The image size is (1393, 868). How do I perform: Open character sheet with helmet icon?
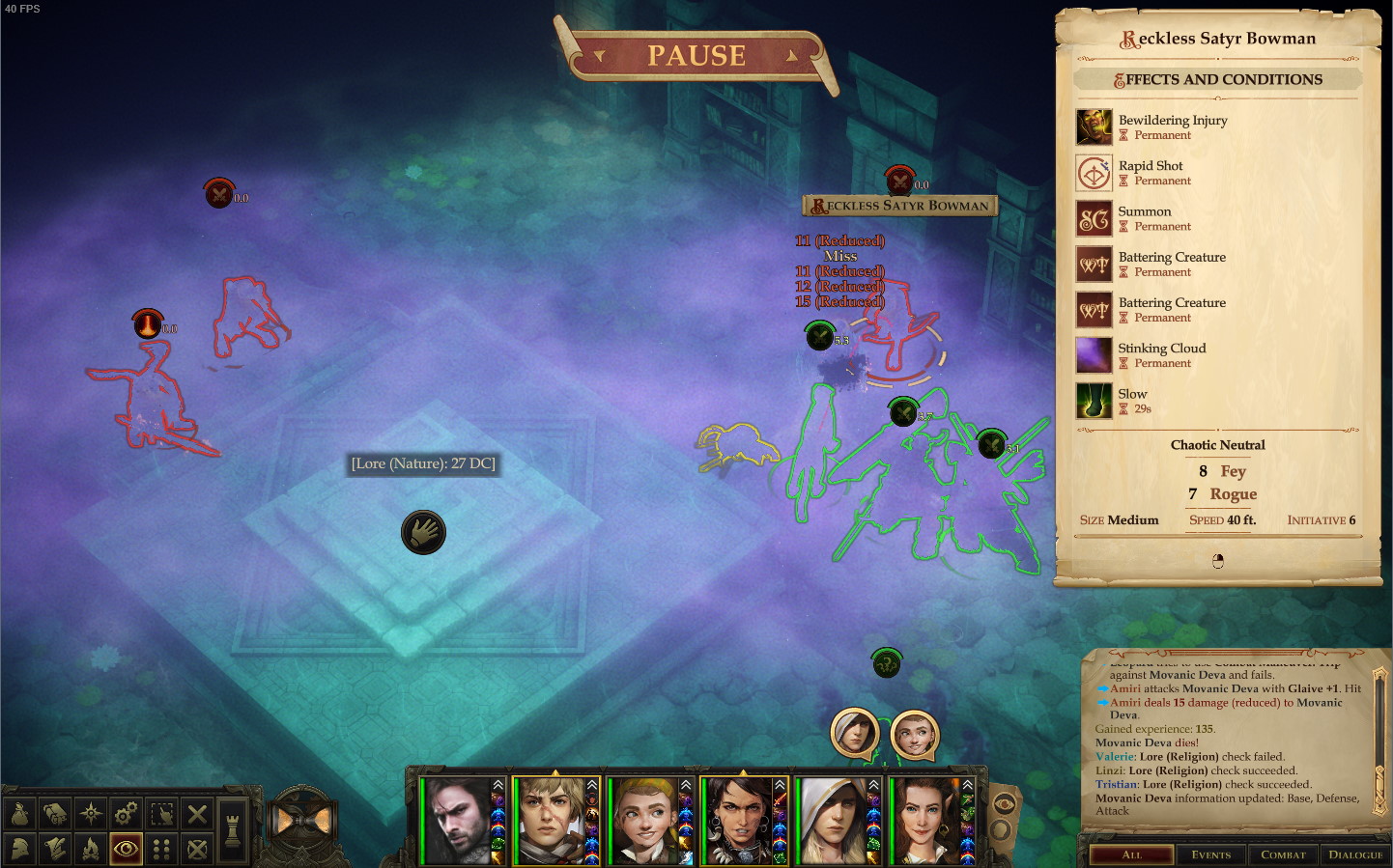(20, 849)
